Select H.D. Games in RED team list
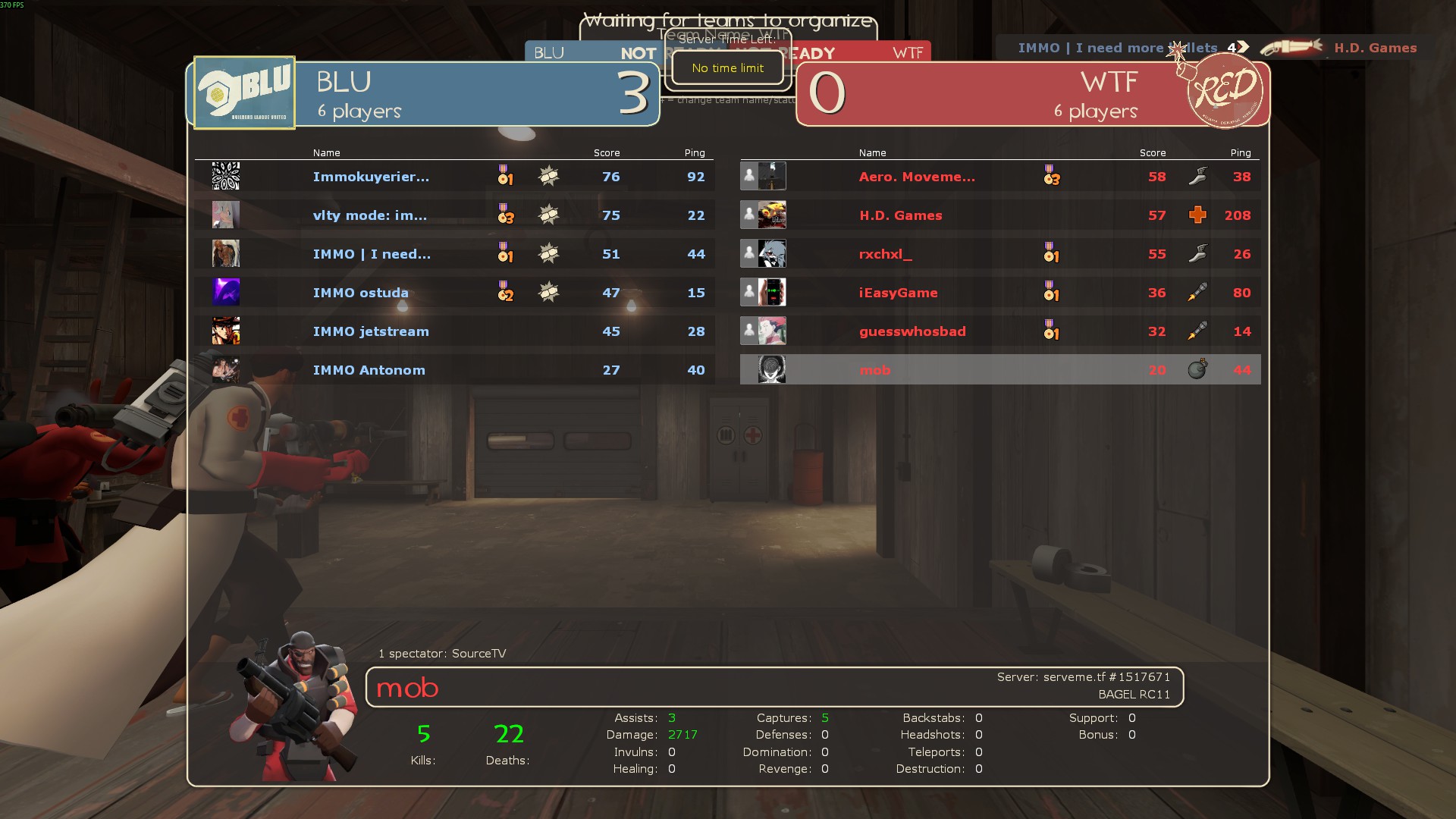This screenshot has height=819, width=1456. pyautogui.click(x=901, y=215)
